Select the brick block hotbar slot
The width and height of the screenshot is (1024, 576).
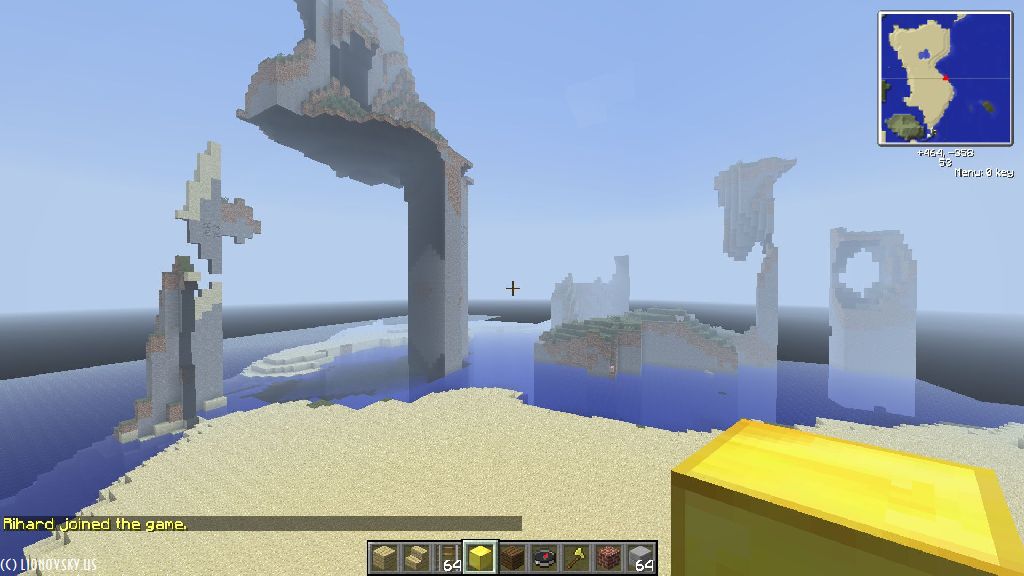[608, 557]
